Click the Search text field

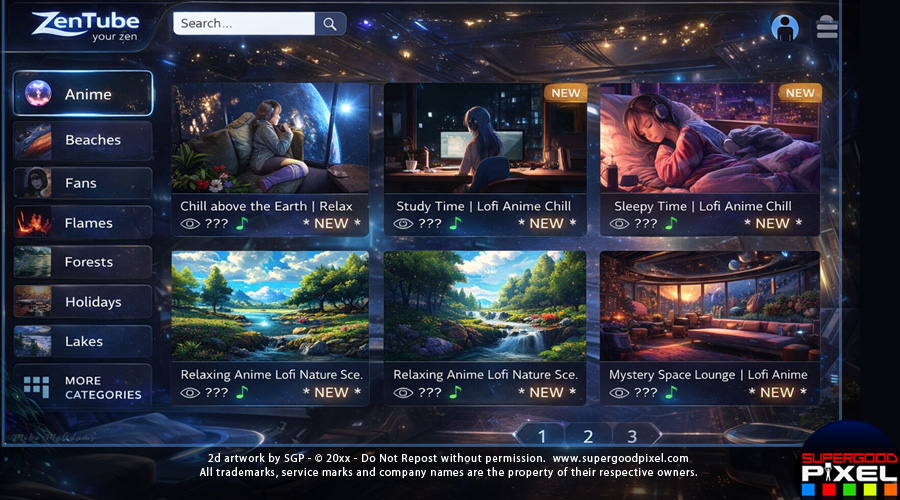pos(244,23)
